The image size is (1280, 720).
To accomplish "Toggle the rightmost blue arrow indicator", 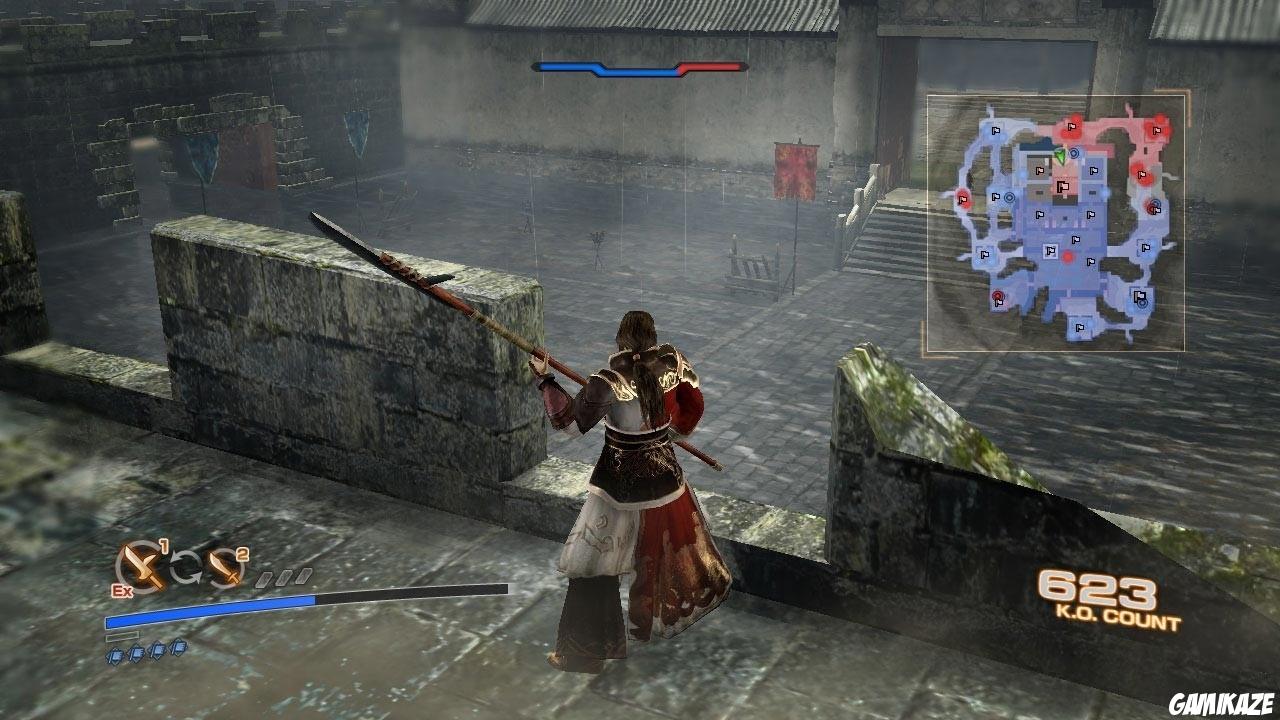I will pyautogui.click(x=180, y=648).
